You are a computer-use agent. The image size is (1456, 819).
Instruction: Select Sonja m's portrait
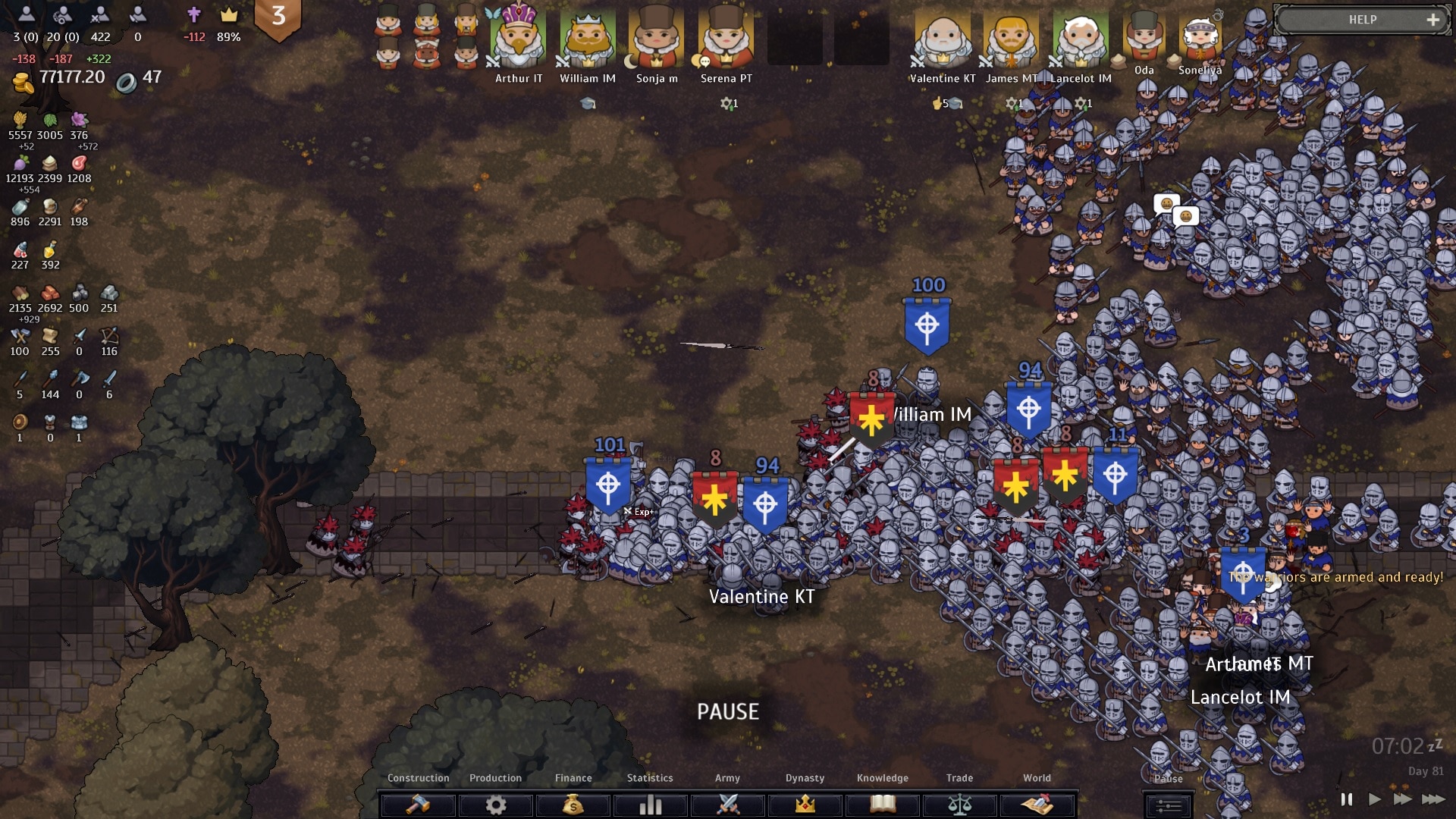[657, 39]
